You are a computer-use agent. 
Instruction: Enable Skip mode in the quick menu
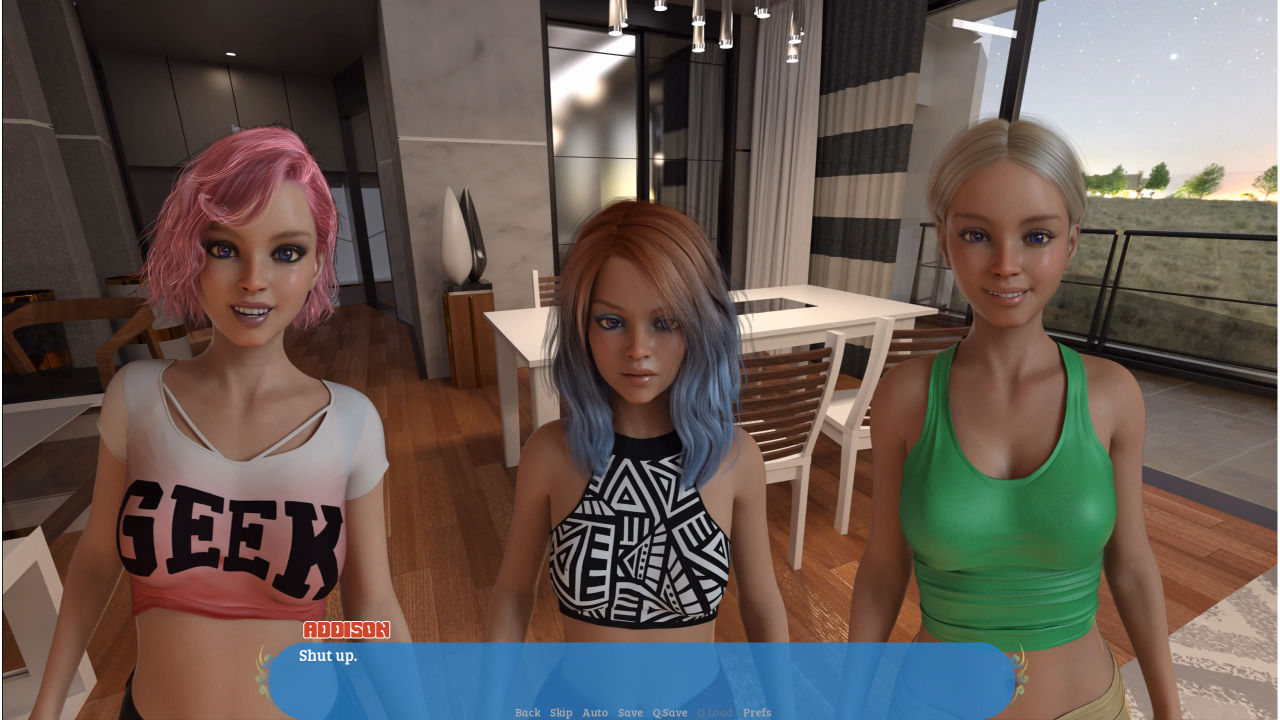(560, 713)
